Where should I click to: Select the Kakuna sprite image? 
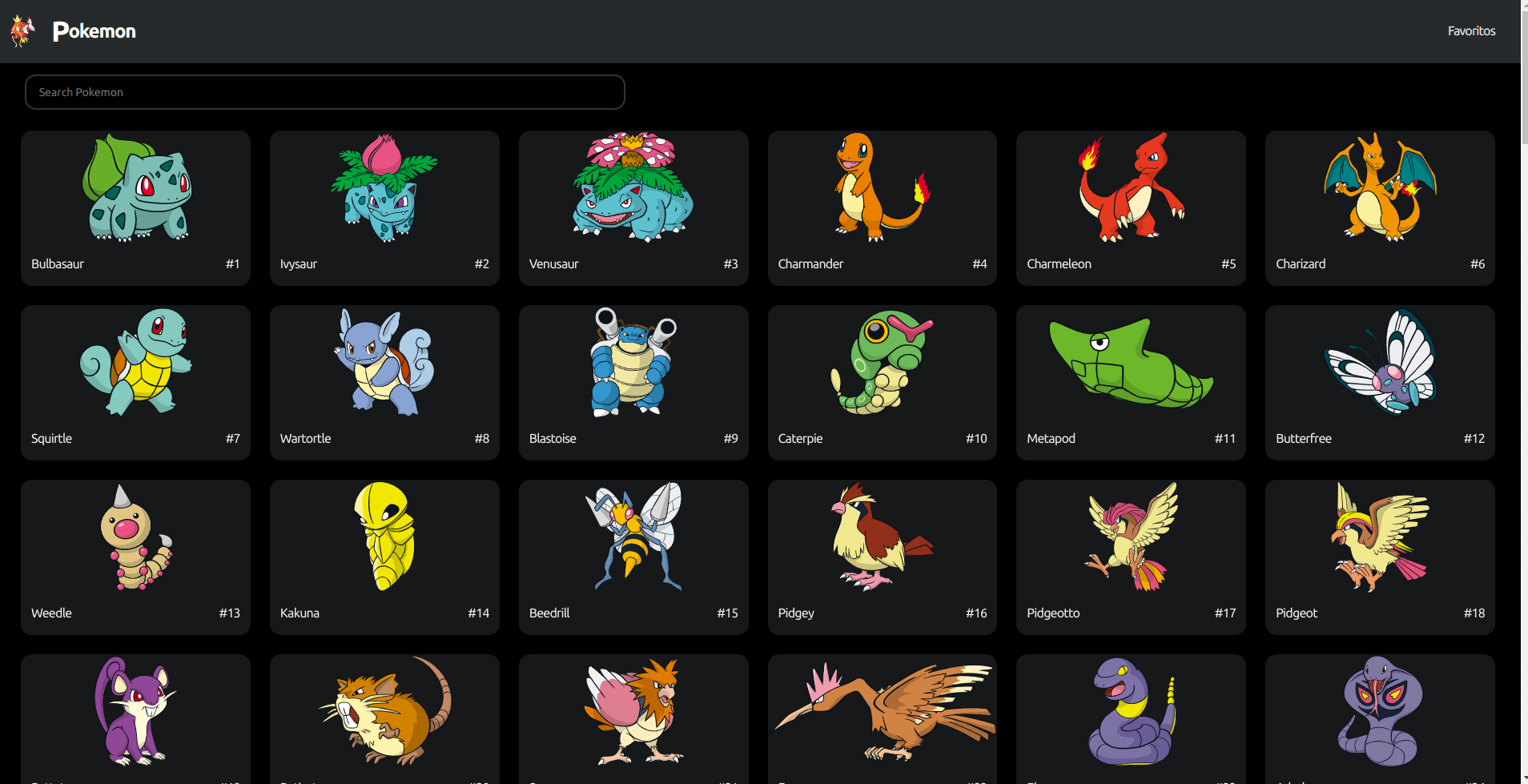(384, 538)
